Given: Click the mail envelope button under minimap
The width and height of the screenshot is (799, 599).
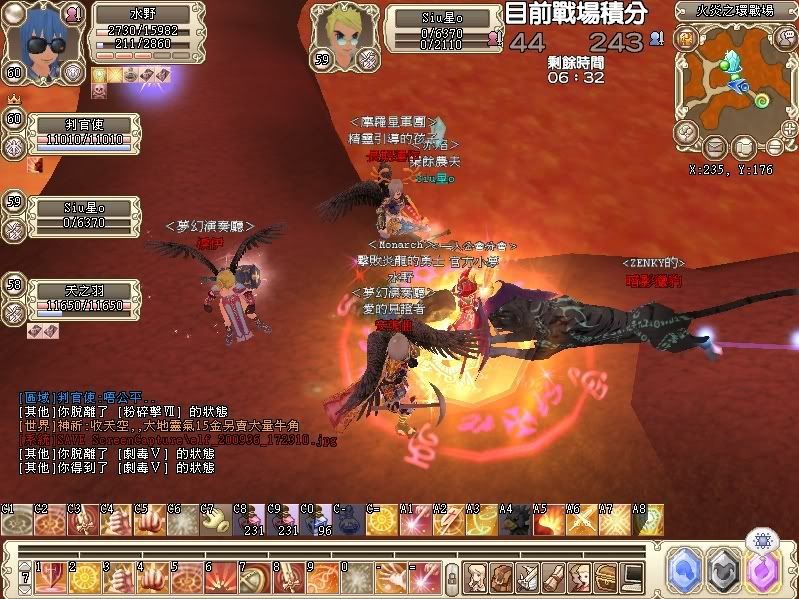Looking at the screenshot, I should coord(714,148).
